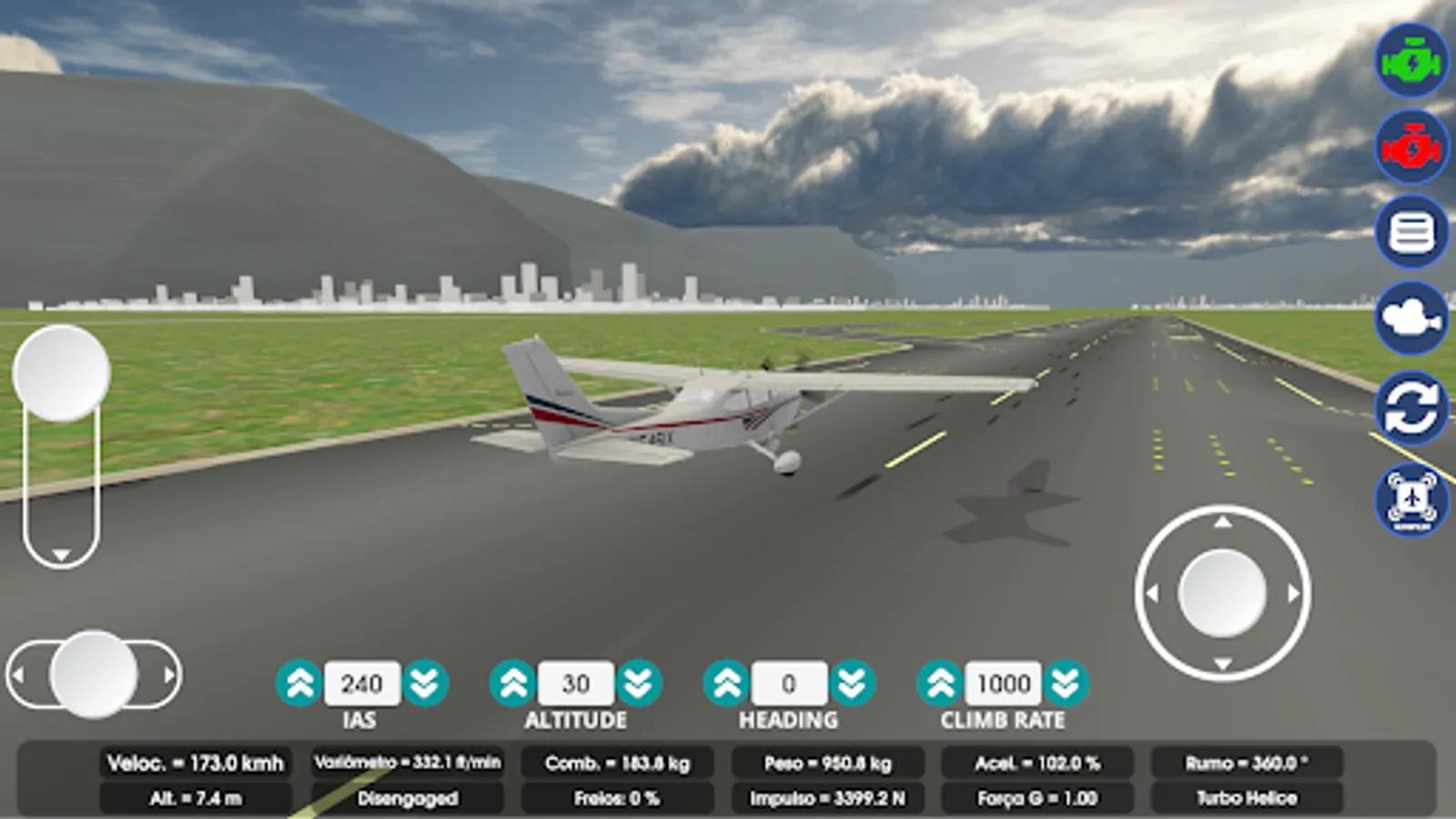Click the CLIMB RATE decrease chevron

tap(1062, 682)
